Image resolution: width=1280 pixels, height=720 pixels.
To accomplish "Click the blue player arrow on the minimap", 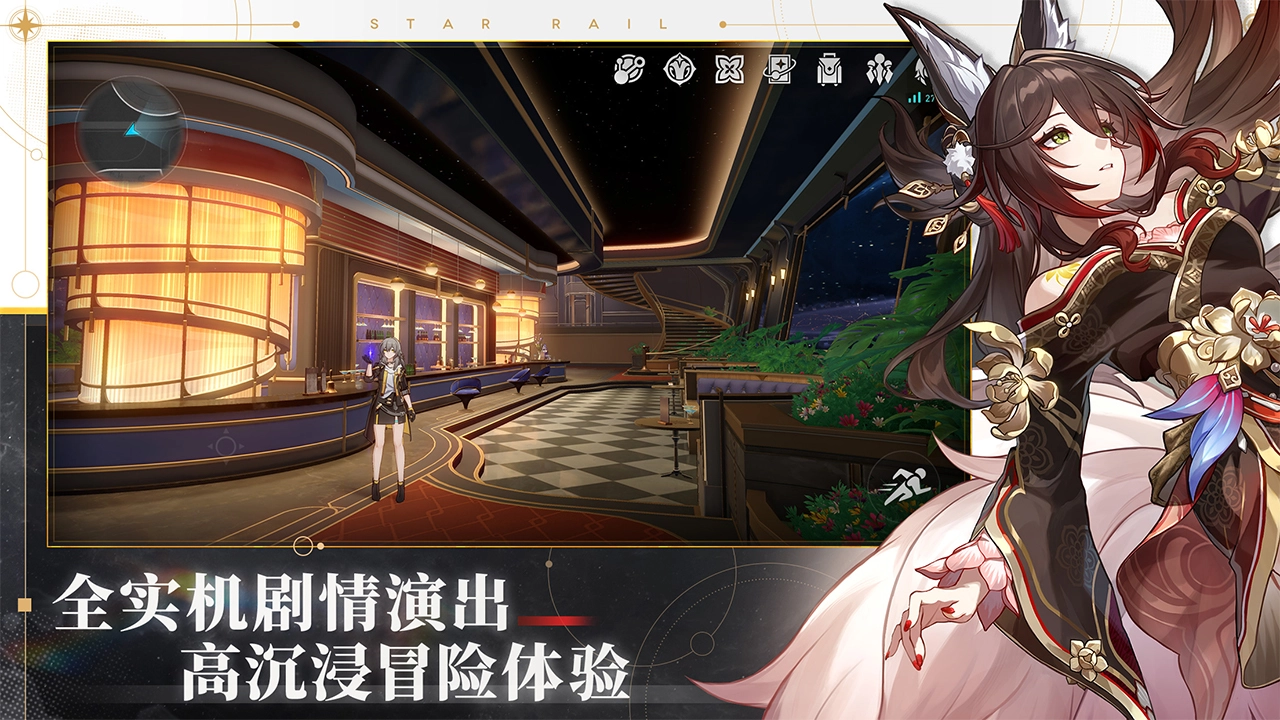I will tap(133, 128).
